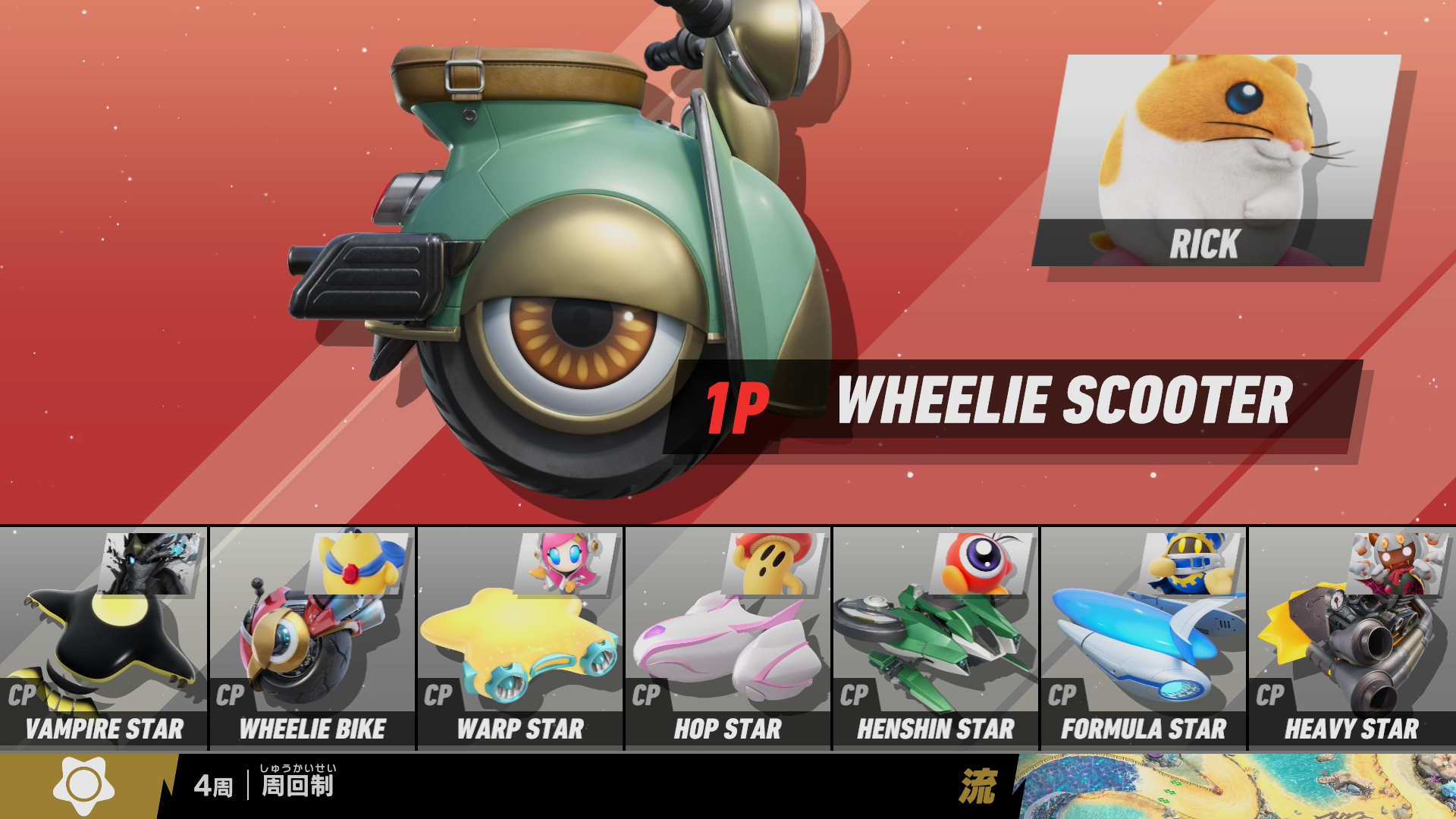The image size is (1456, 819).
Task: Open the course map preview thumbnail
Action: coord(1236,786)
